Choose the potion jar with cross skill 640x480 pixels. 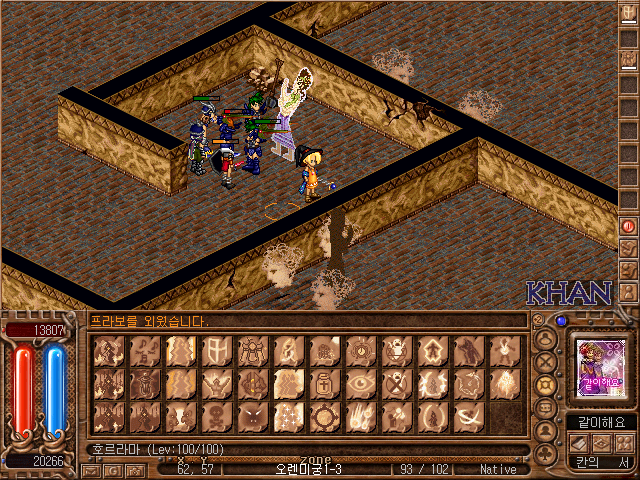pyautogui.click(x=323, y=382)
